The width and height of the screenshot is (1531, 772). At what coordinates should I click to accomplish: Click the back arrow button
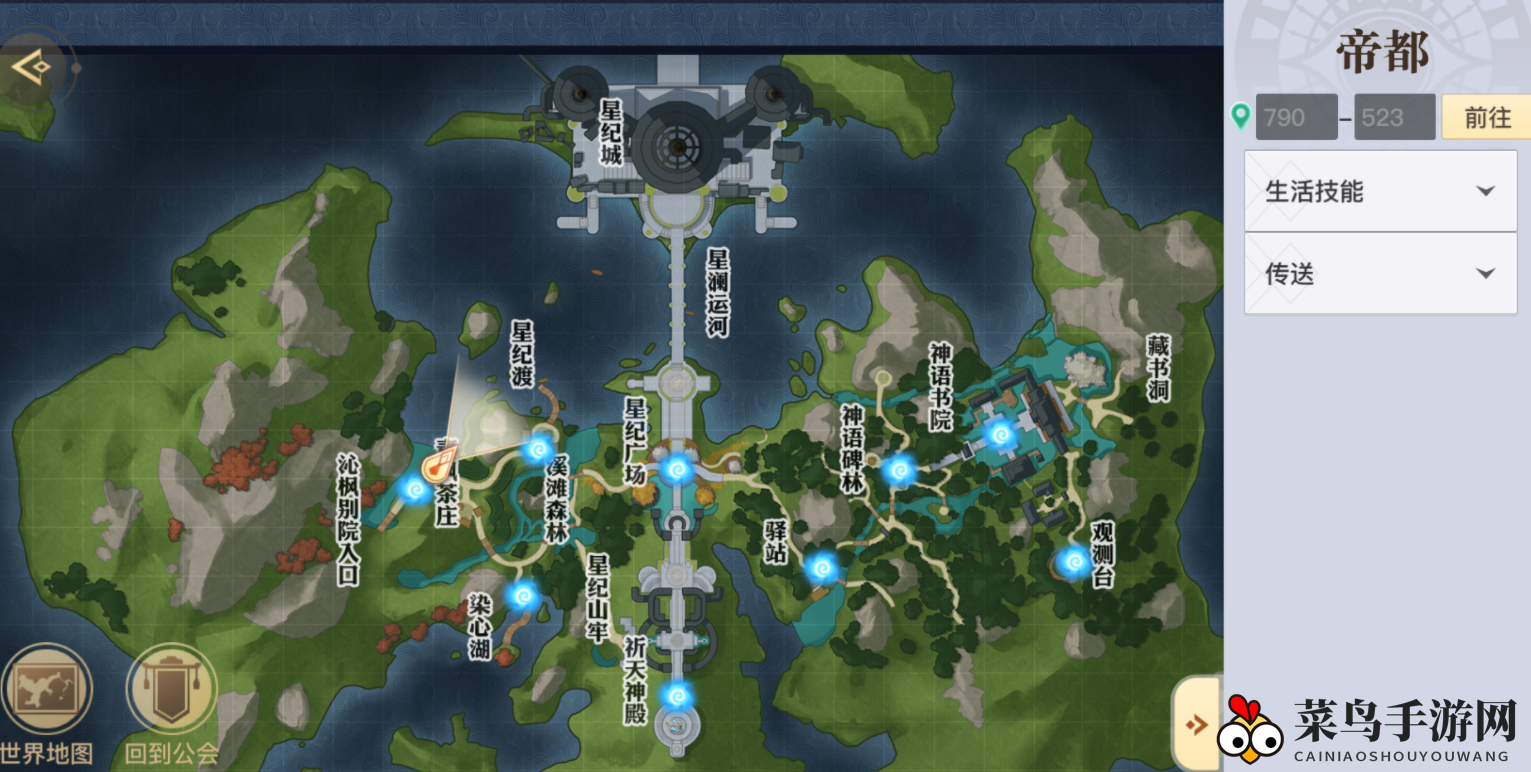pos(30,68)
